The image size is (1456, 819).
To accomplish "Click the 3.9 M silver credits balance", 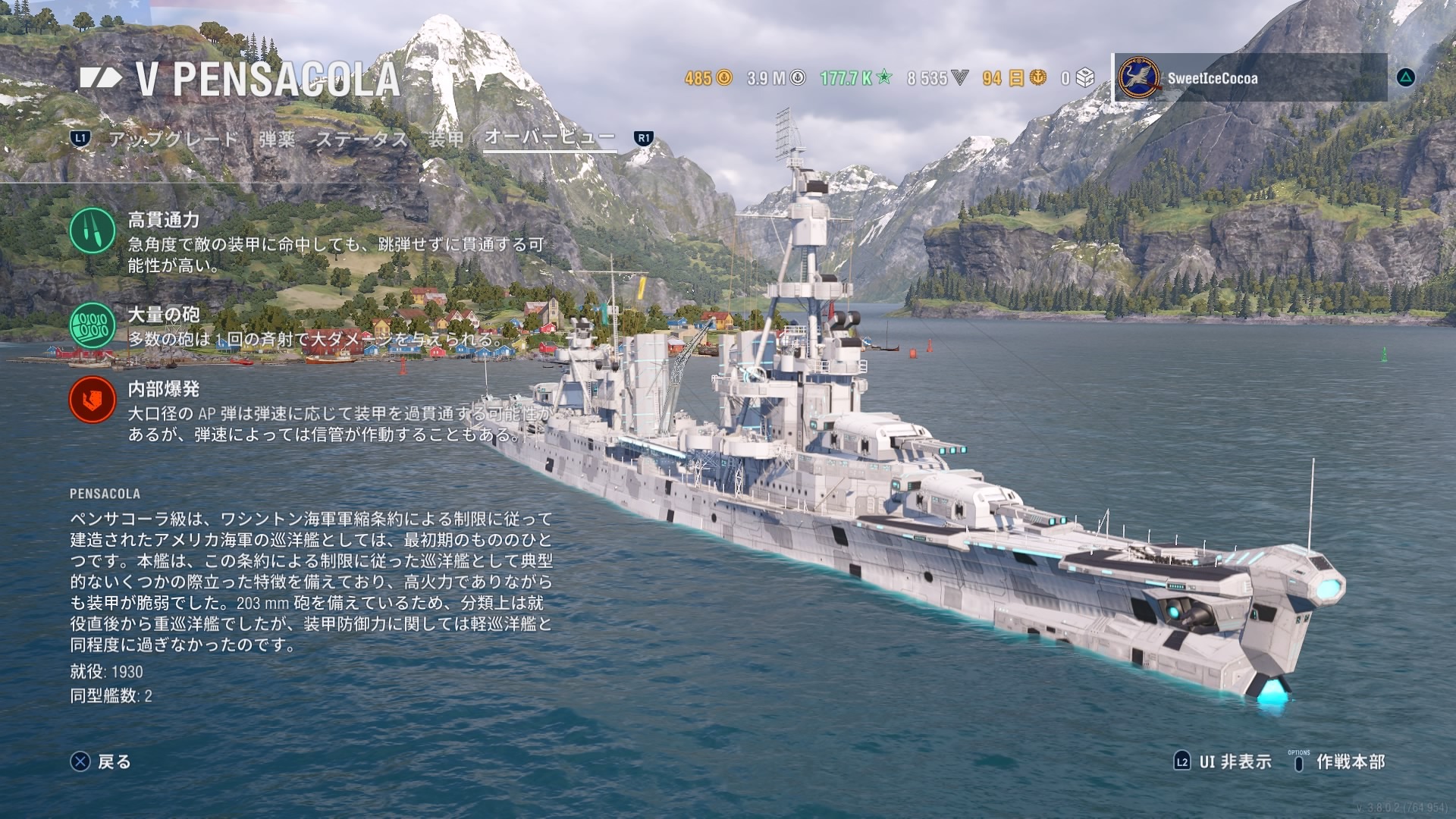I will pyautogui.click(x=775, y=78).
